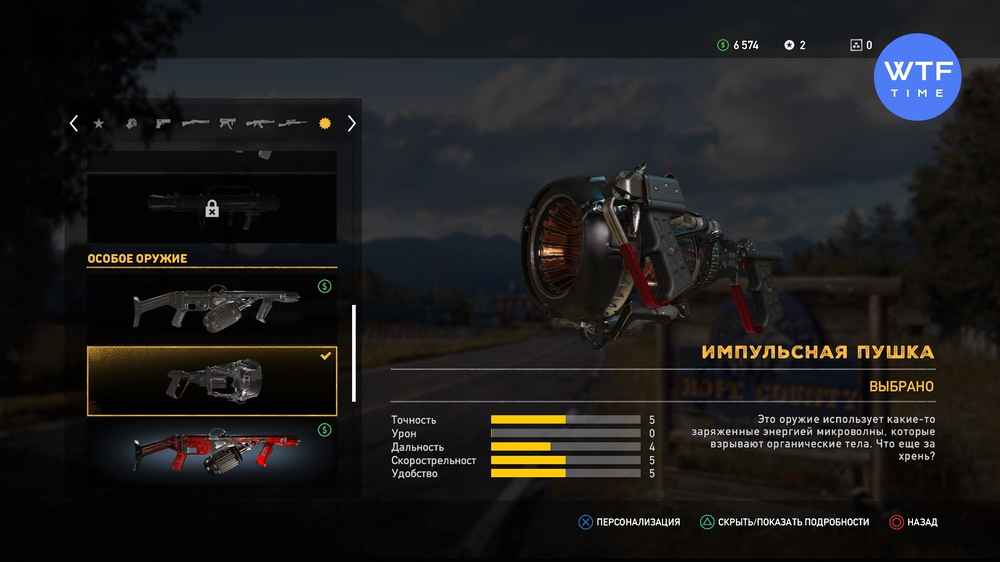
Task: Choose the gray flamethrower weapon tile
Action: (x=212, y=305)
